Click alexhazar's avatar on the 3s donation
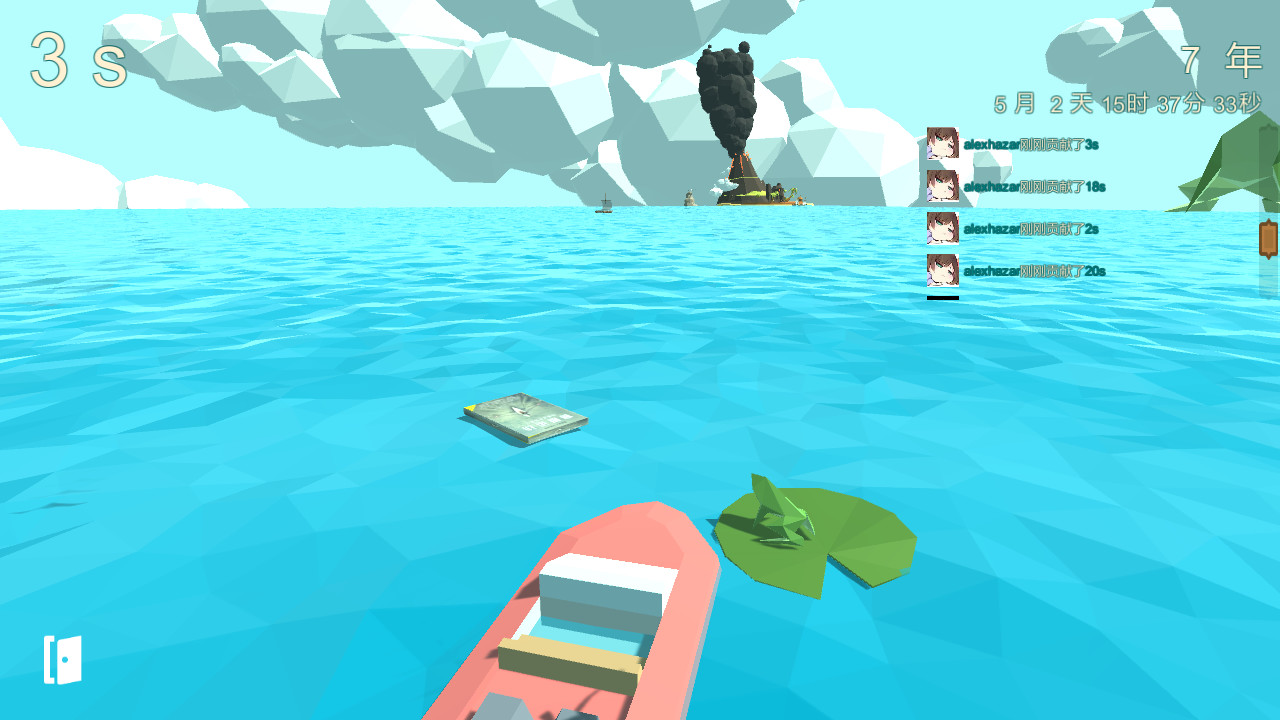1280x720 pixels. tap(941, 142)
